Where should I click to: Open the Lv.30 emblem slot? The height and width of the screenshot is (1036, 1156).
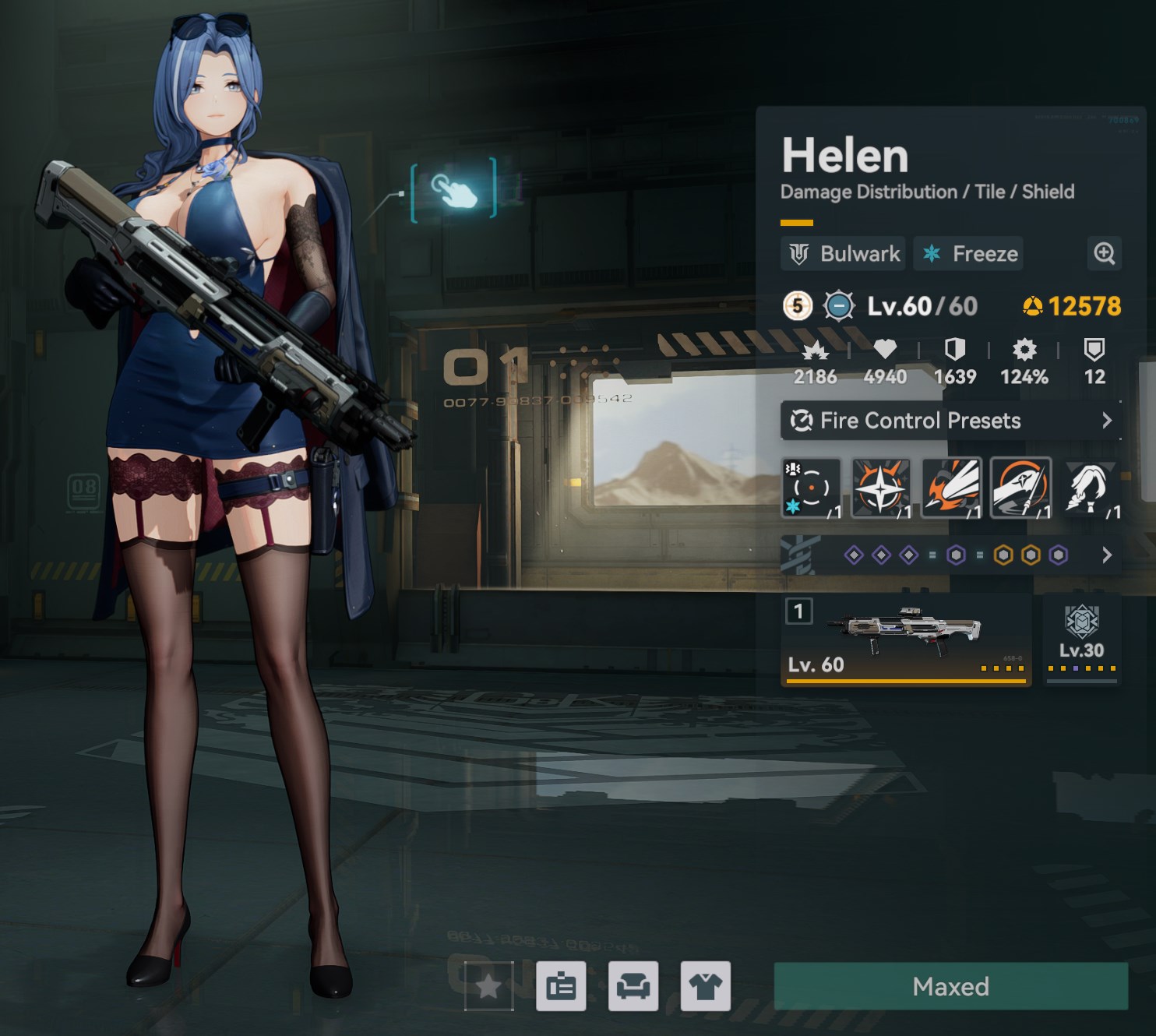coord(1081,640)
